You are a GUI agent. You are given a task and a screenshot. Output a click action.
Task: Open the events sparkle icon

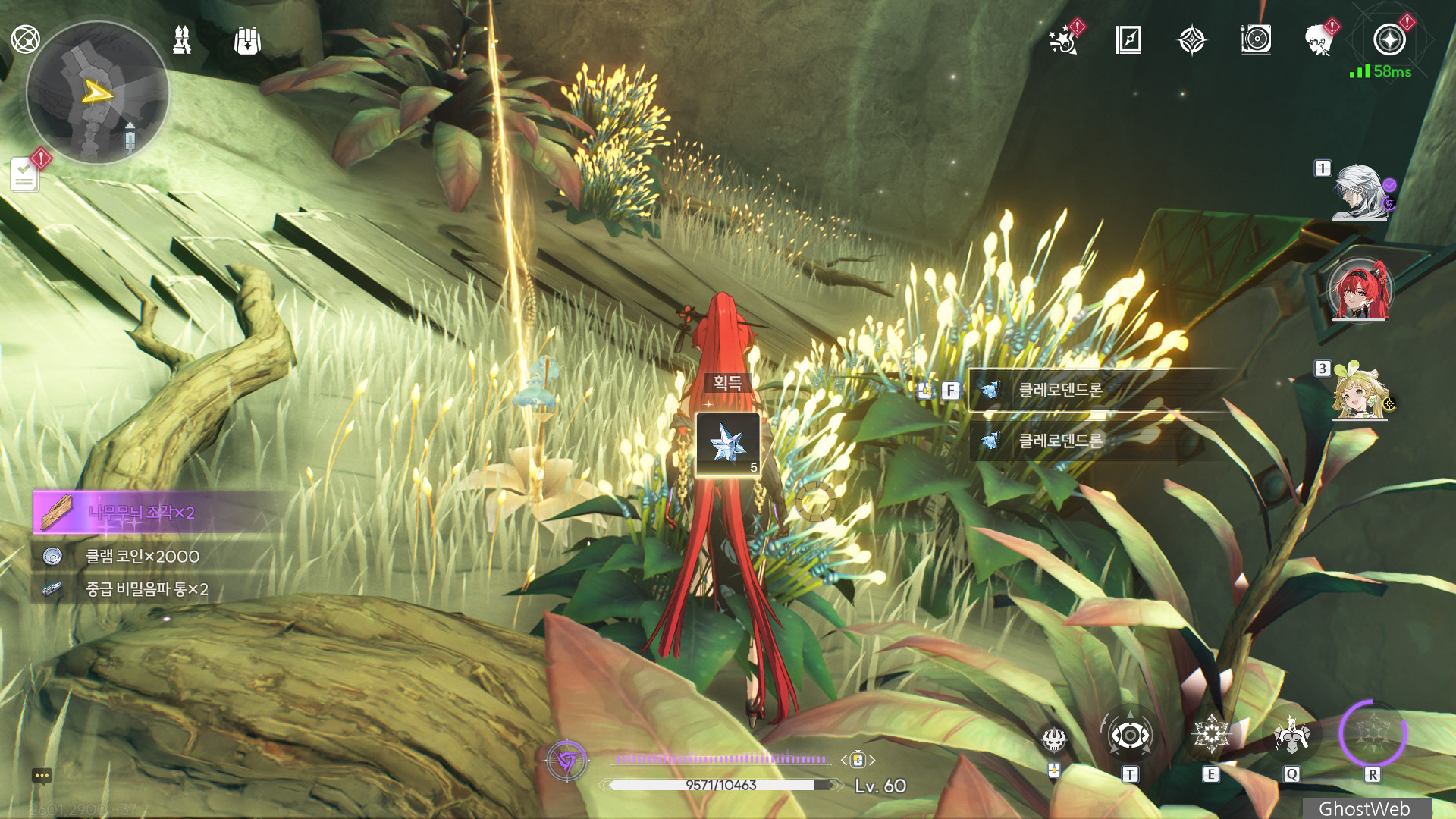coord(1064,40)
